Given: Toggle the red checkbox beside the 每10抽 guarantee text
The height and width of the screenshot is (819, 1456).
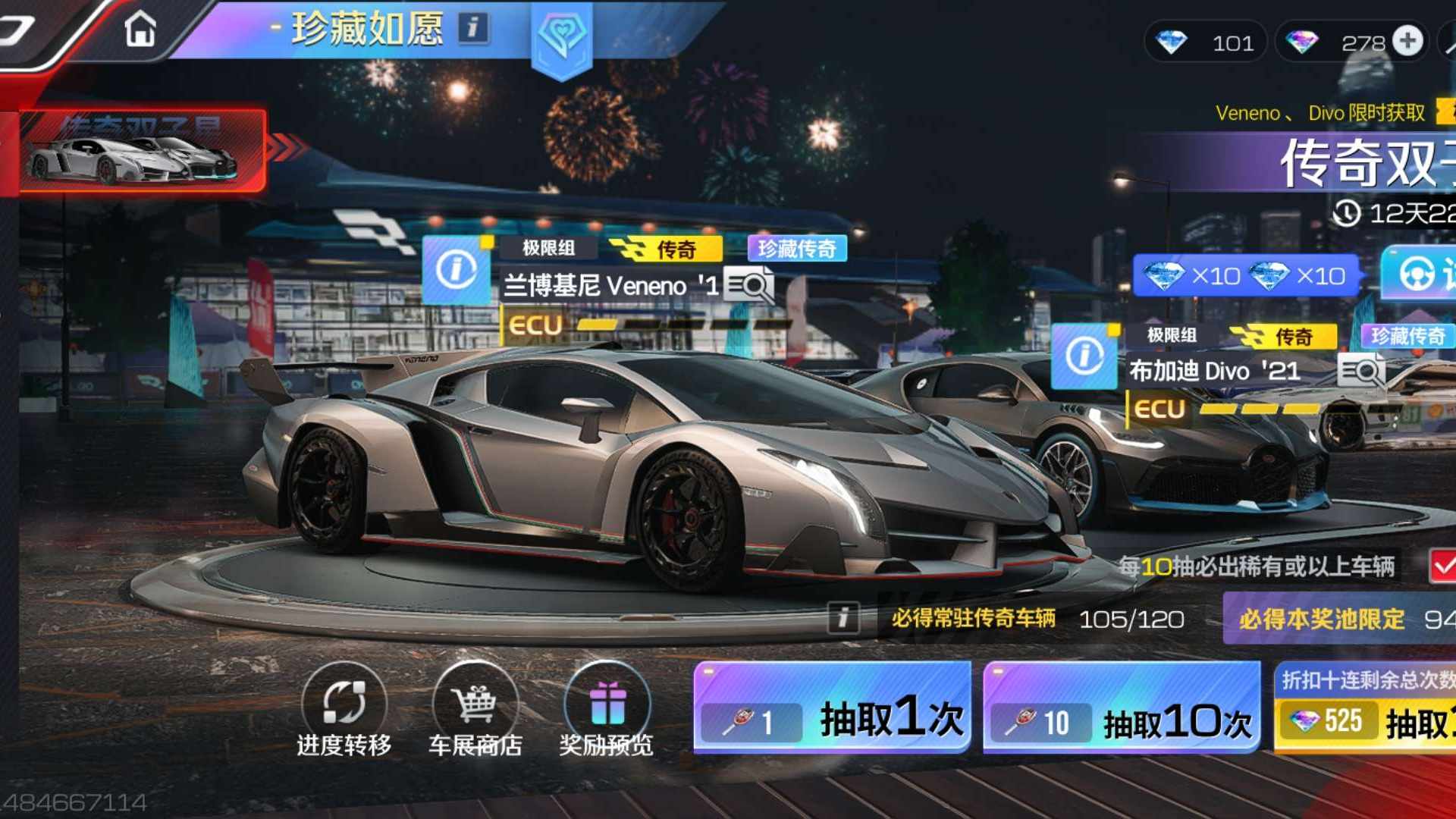Looking at the screenshot, I should click(1442, 566).
